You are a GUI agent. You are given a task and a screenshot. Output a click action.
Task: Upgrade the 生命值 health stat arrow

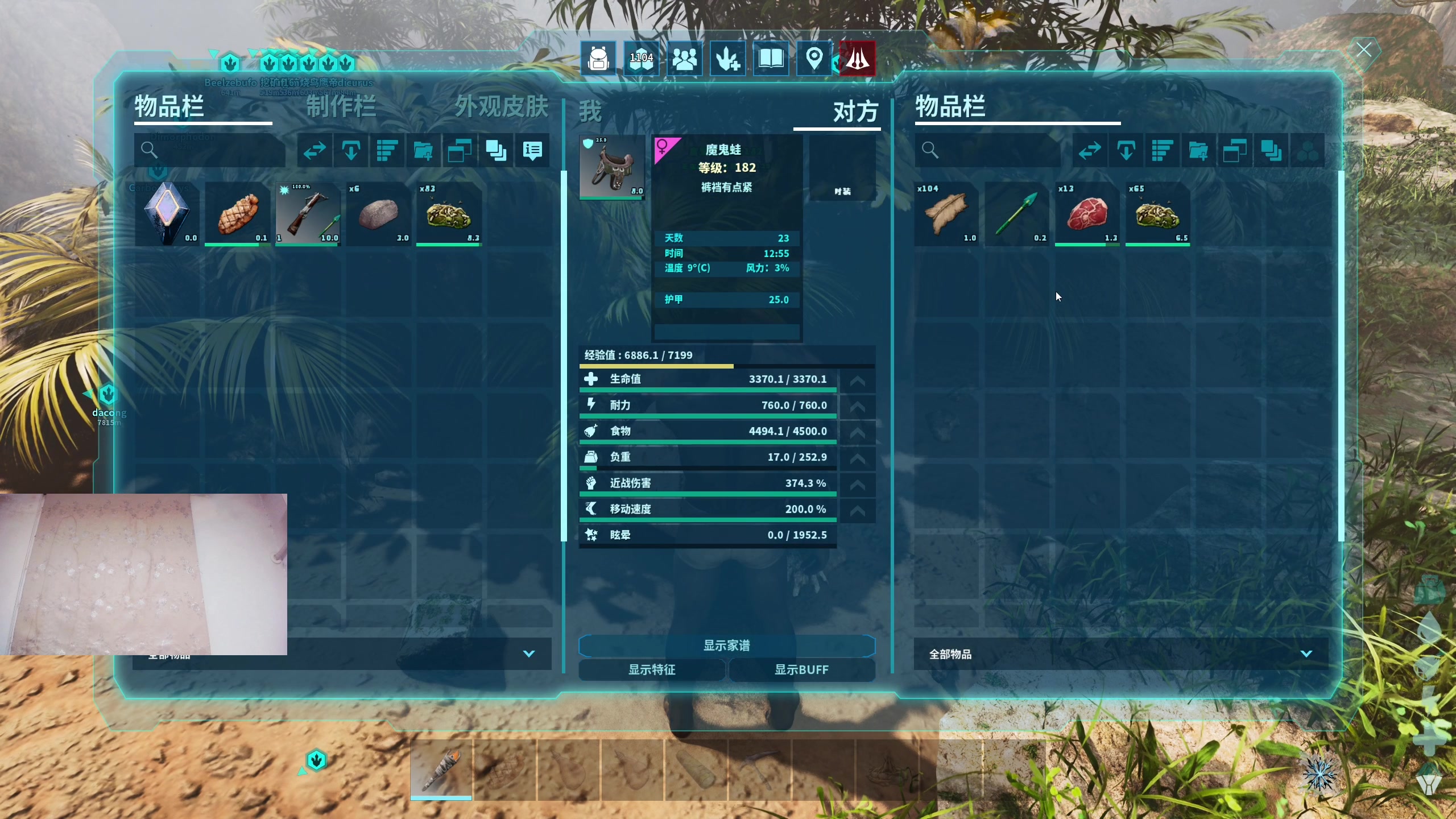point(857,380)
